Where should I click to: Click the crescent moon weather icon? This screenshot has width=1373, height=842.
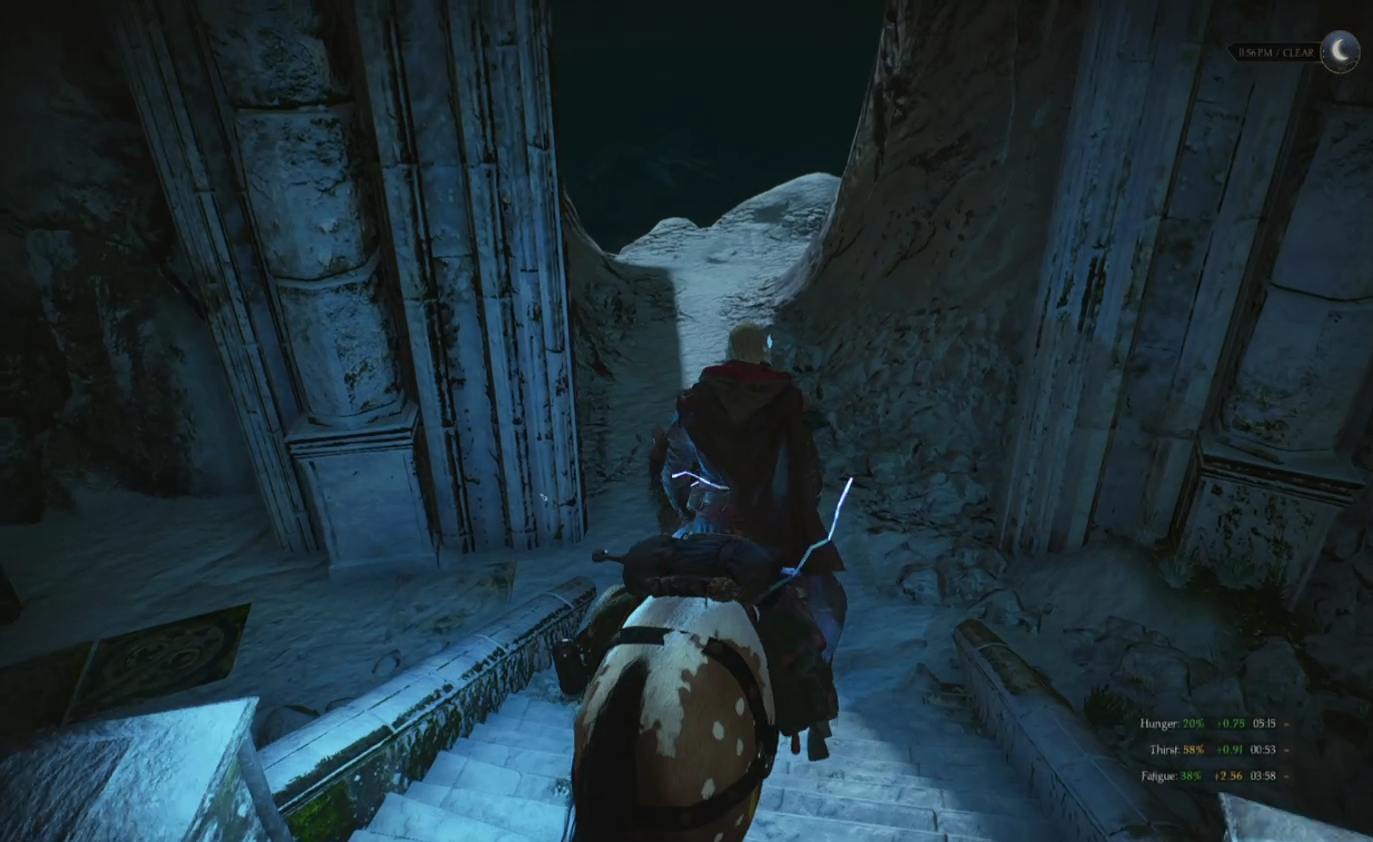(1340, 51)
